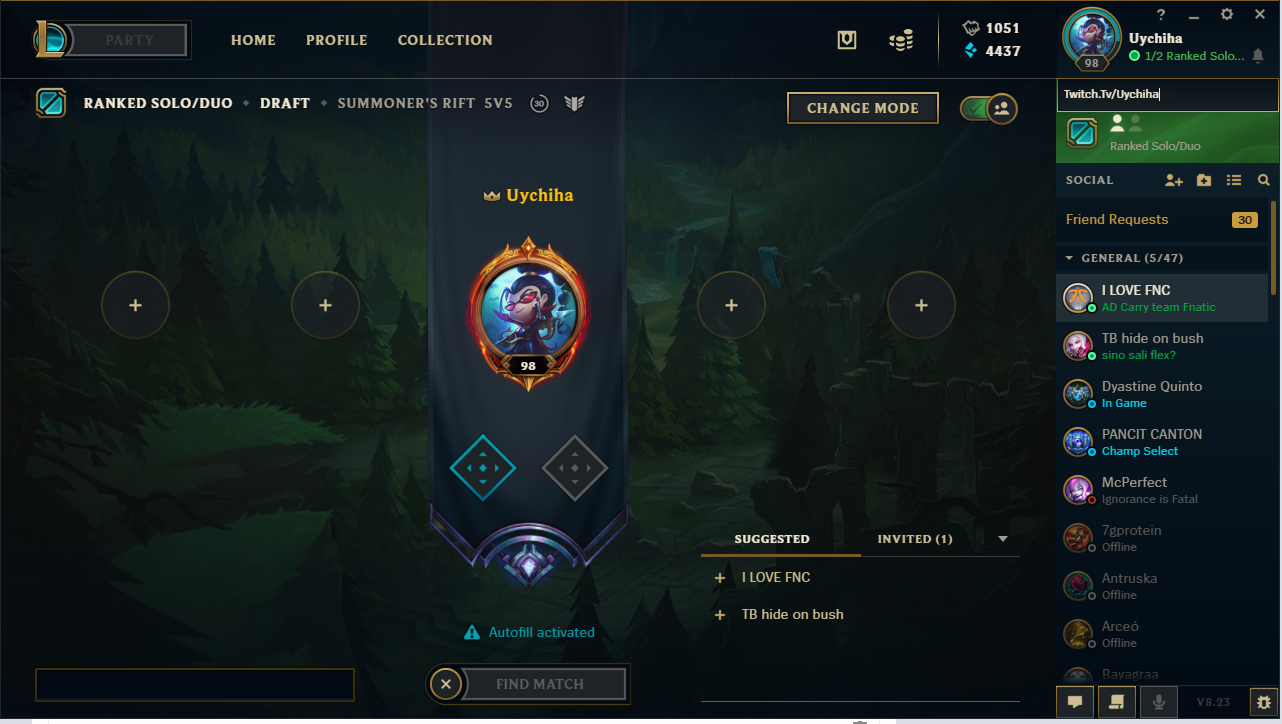Expand the Invited players dropdown arrow
Screen dimensions: 1282x724
tap(1003, 539)
